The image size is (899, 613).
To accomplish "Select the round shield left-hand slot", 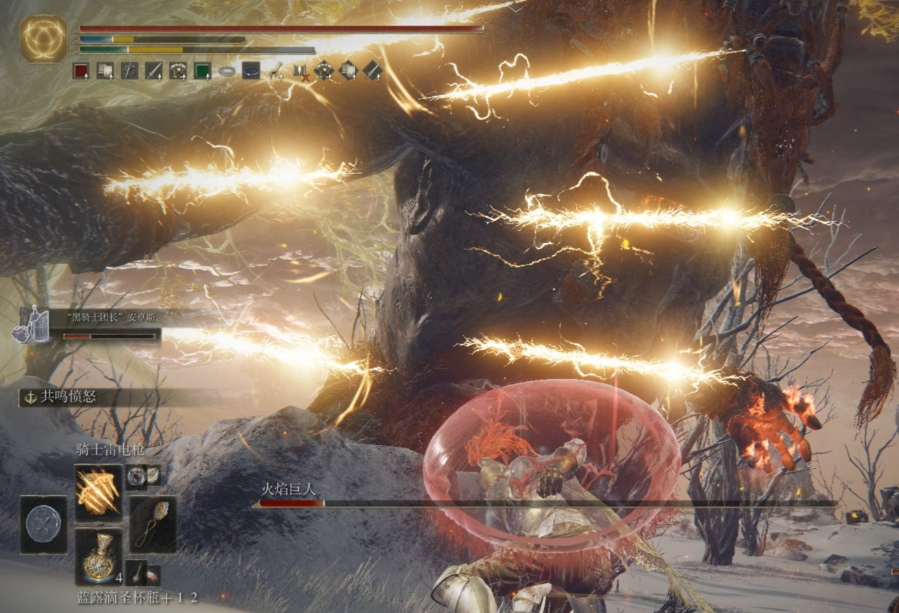I will click(44, 524).
